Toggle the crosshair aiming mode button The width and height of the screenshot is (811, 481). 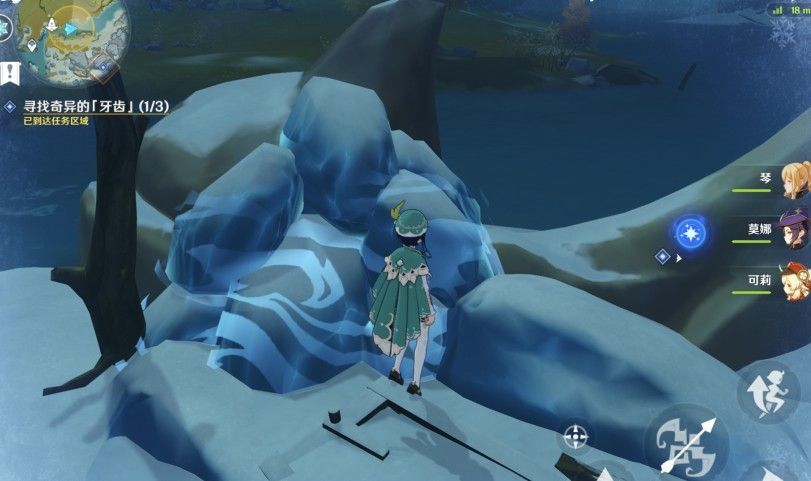pyautogui.click(x=576, y=435)
